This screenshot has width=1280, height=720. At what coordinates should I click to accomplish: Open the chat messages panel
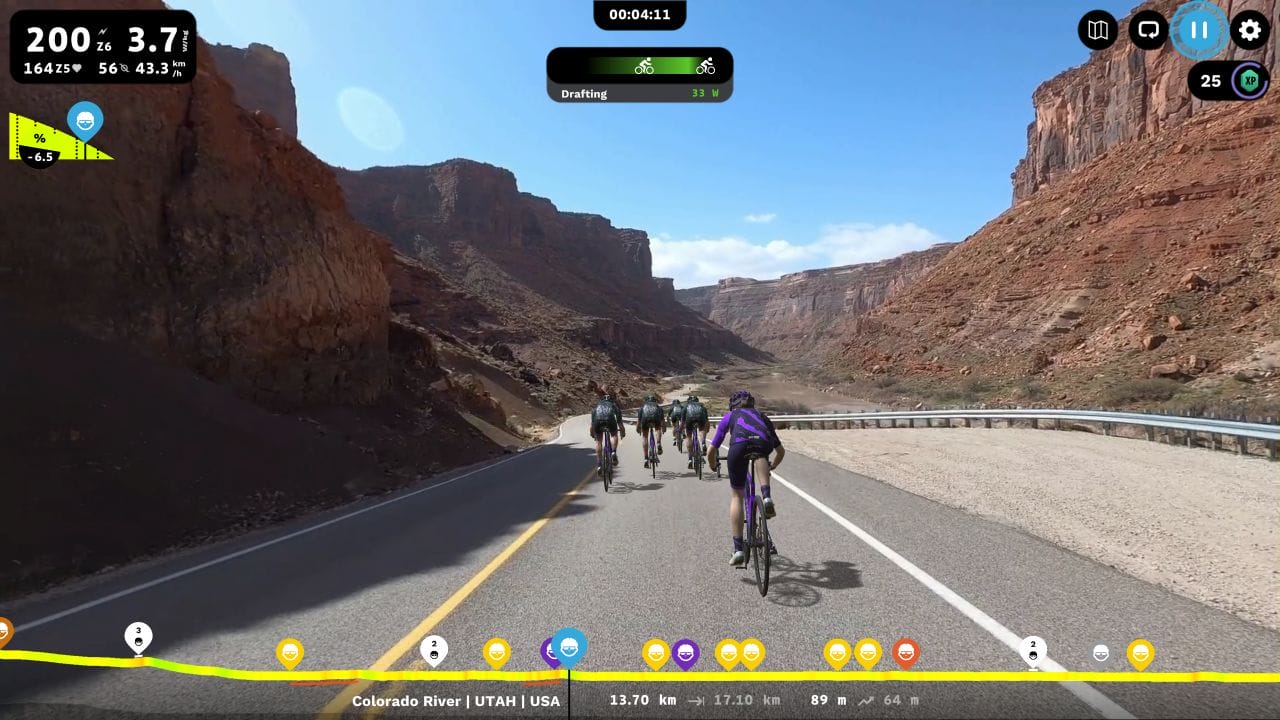point(1147,31)
